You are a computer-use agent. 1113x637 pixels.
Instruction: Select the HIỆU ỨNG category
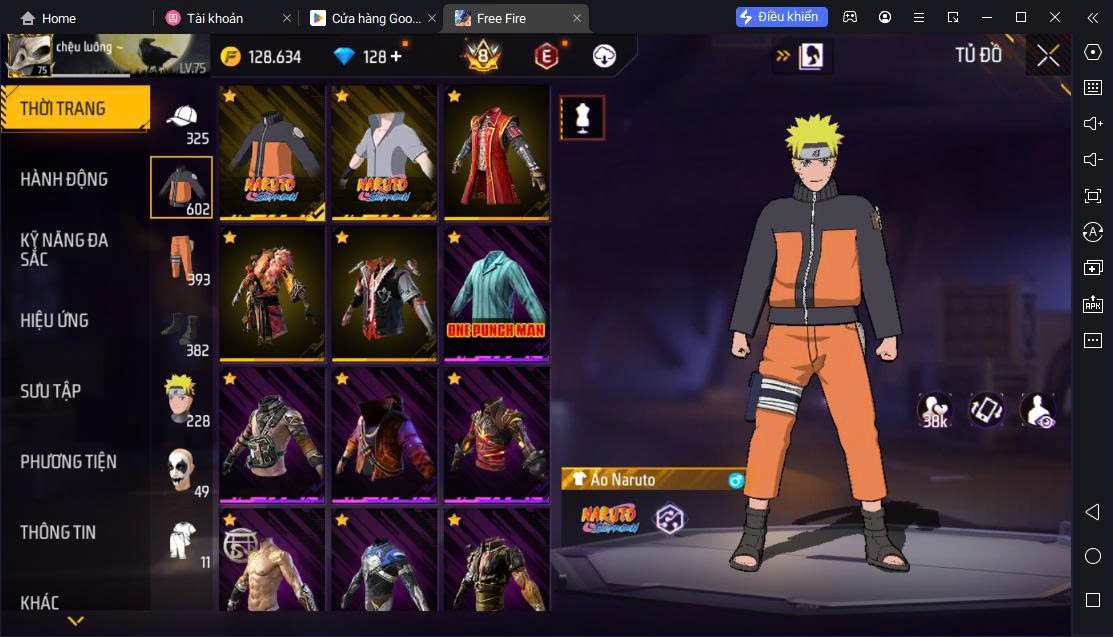tap(55, 320)
